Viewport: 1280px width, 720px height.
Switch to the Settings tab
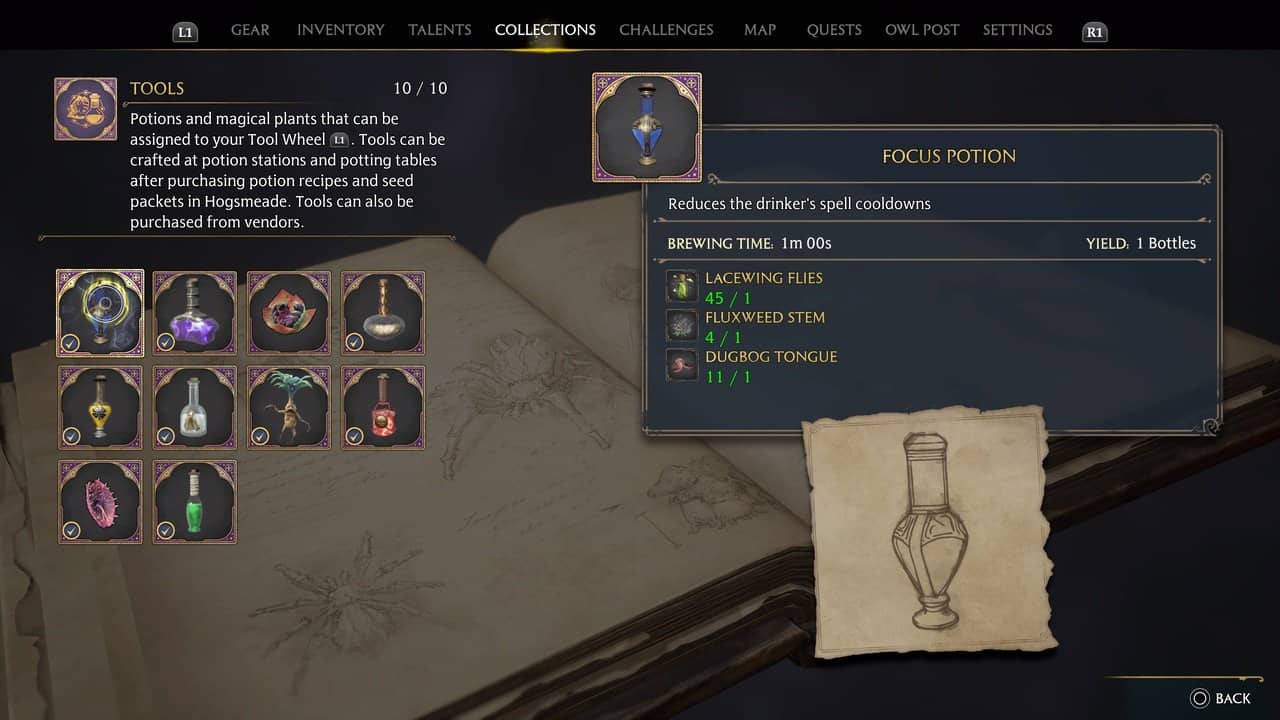[x=1017, y=30]
